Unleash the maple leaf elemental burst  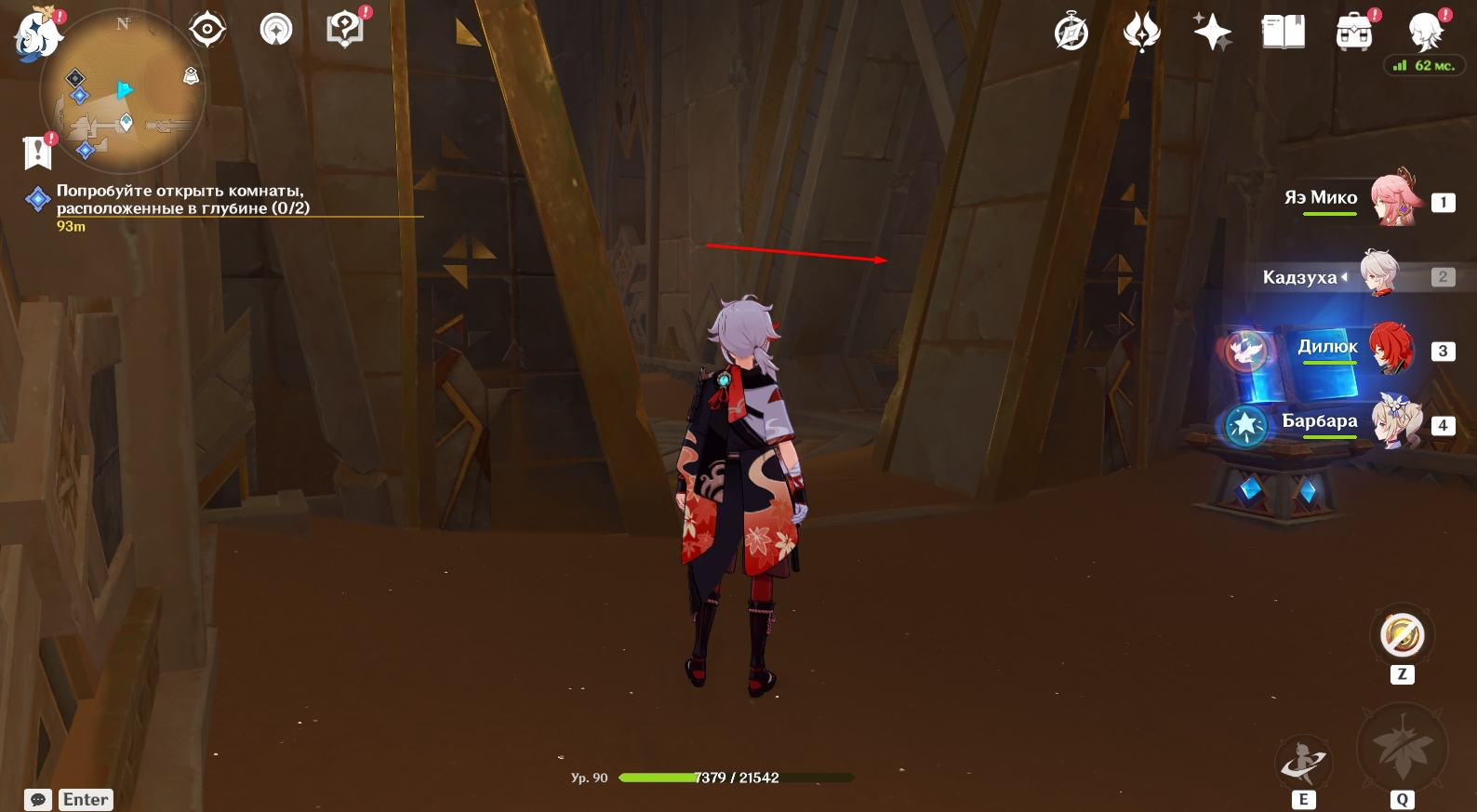coord(1402,749)
